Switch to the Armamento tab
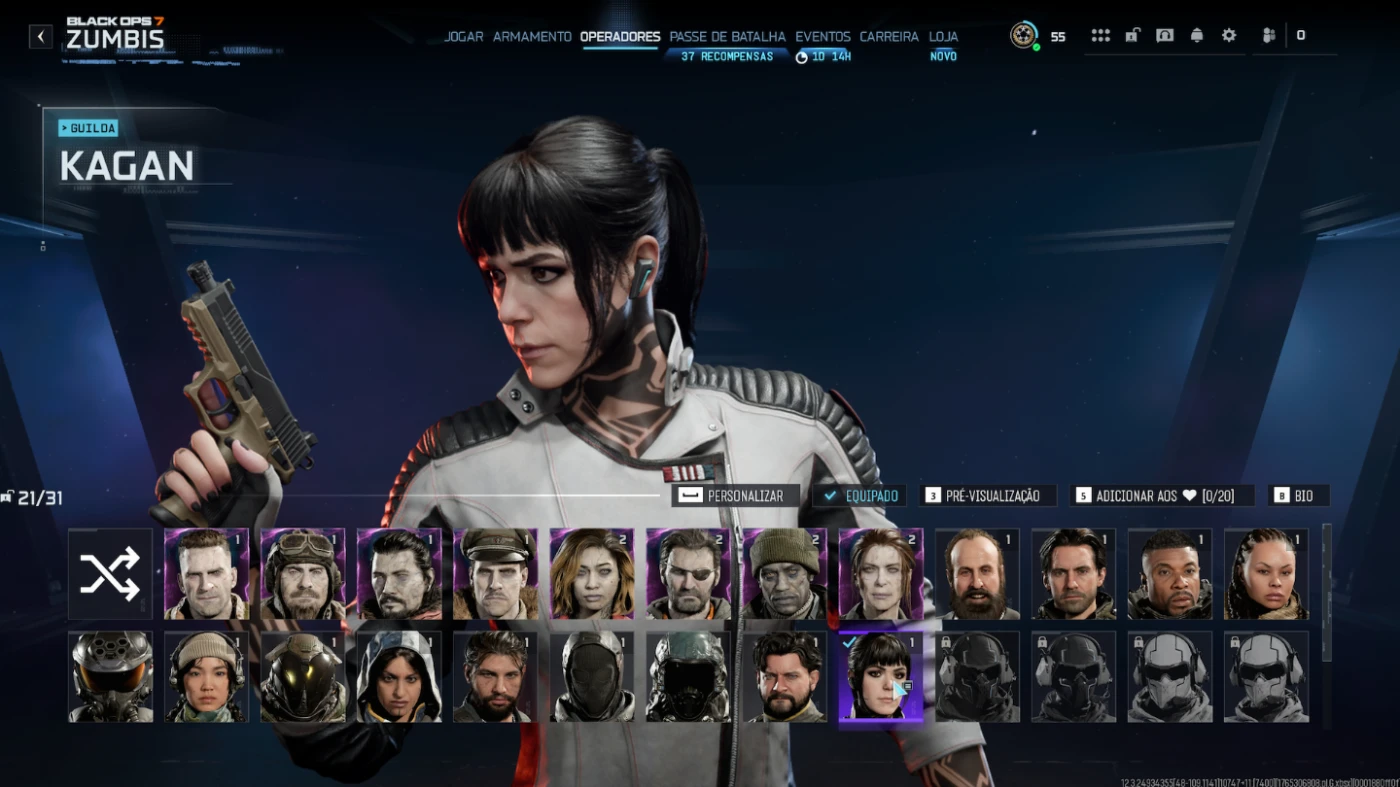This screenshot has height=787, width=1400. 532,37
